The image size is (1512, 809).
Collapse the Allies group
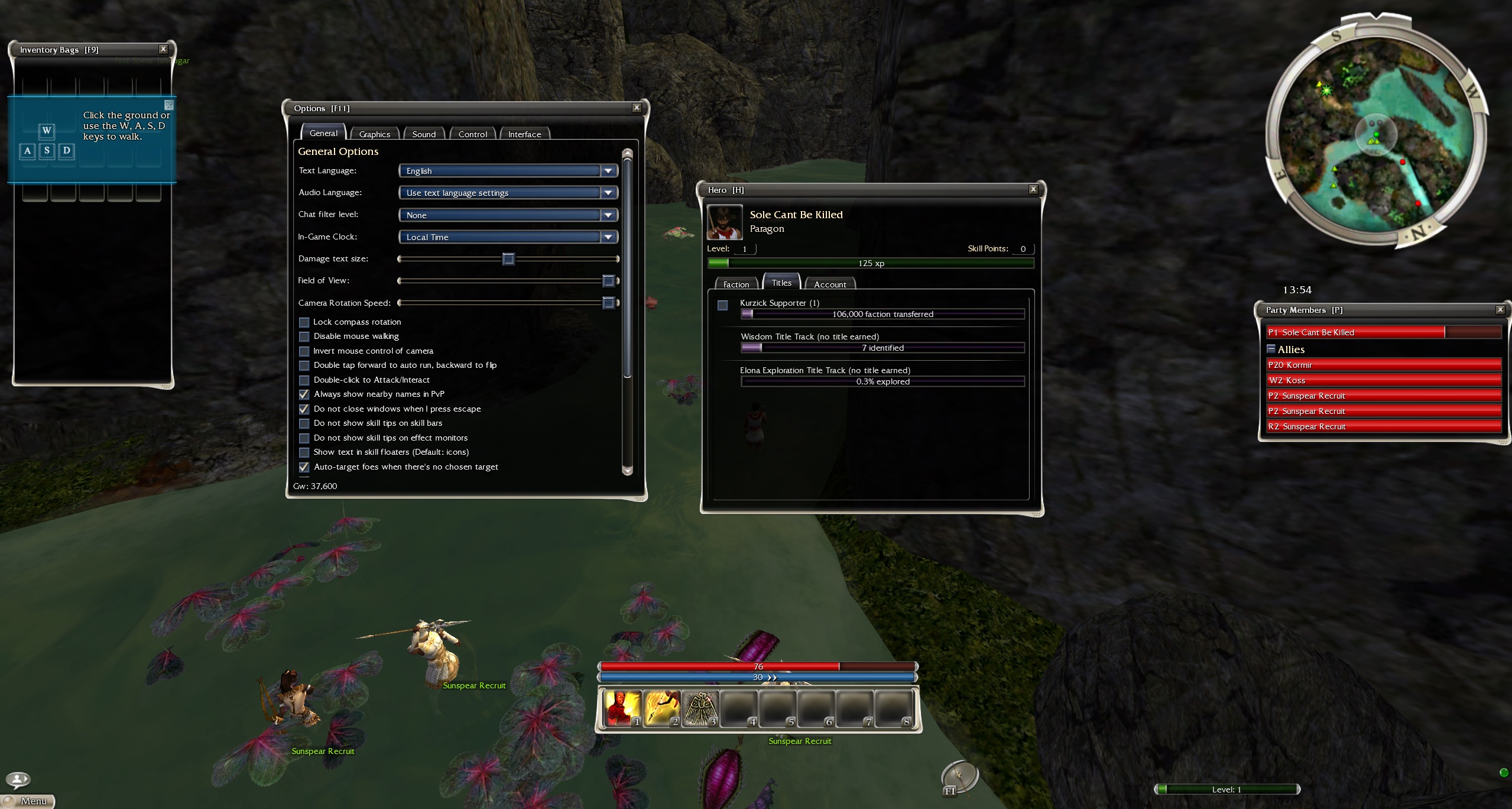(x=1271, y=349)
